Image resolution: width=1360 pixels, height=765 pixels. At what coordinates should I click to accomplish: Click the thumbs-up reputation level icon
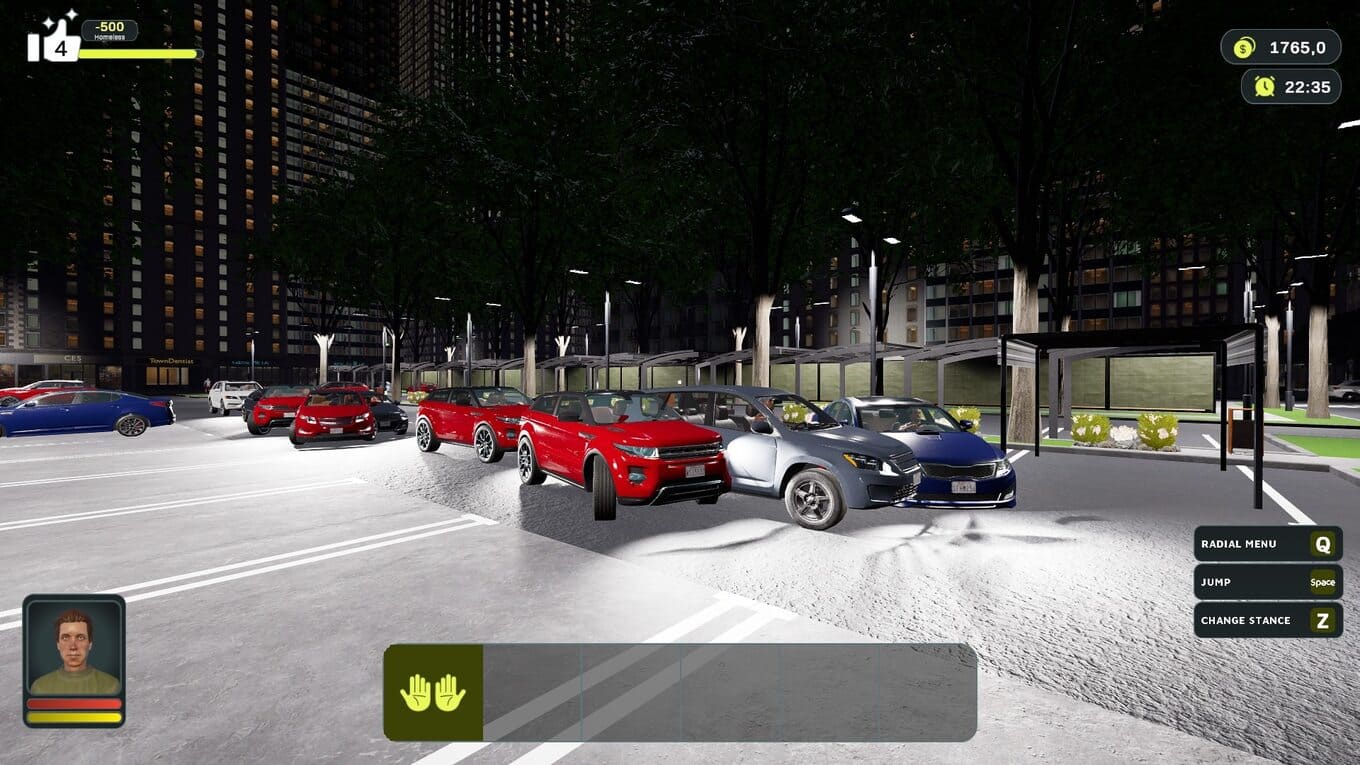pos(52,41)
